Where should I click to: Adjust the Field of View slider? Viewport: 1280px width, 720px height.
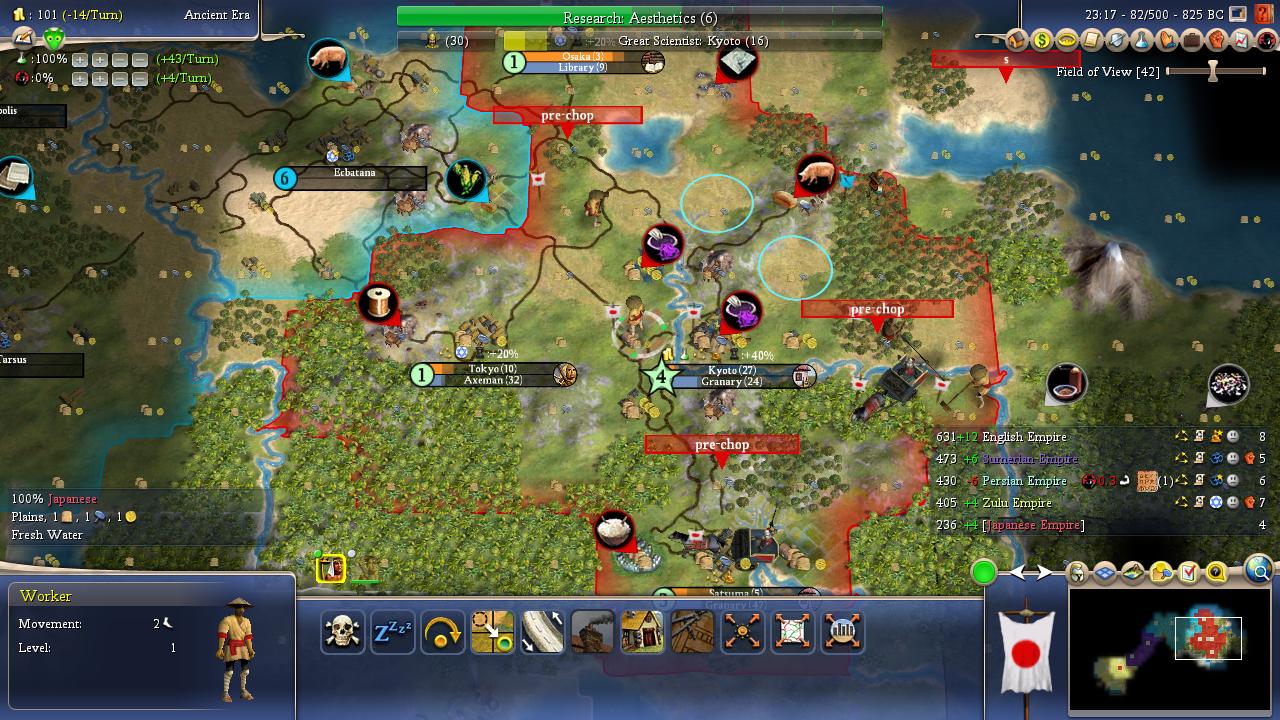[x=1213, y=72]
